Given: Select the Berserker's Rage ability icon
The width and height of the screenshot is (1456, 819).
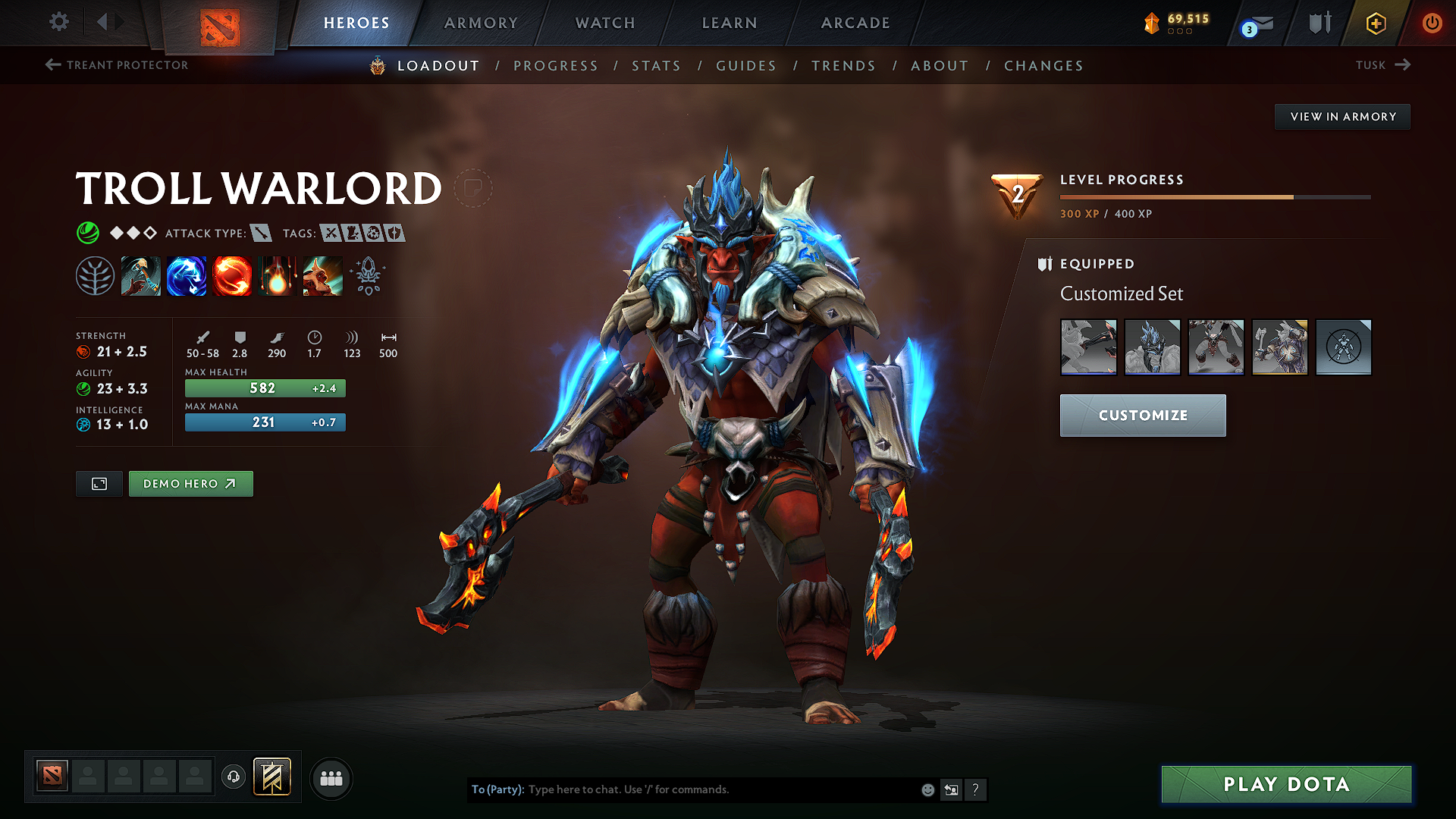Looking at the screenshot, I should (x=141, y=275).
